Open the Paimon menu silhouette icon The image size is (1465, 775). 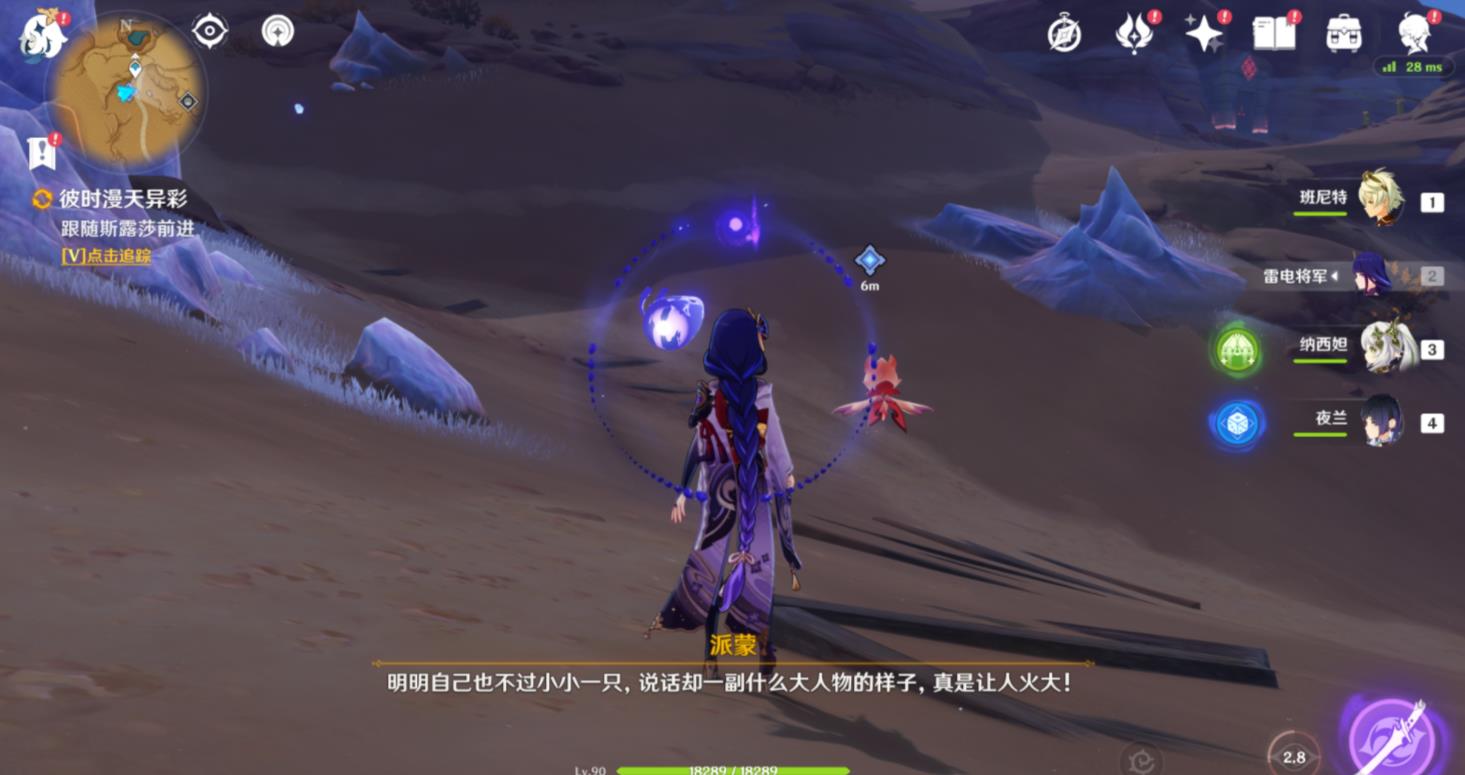(x=1411, y=33)
